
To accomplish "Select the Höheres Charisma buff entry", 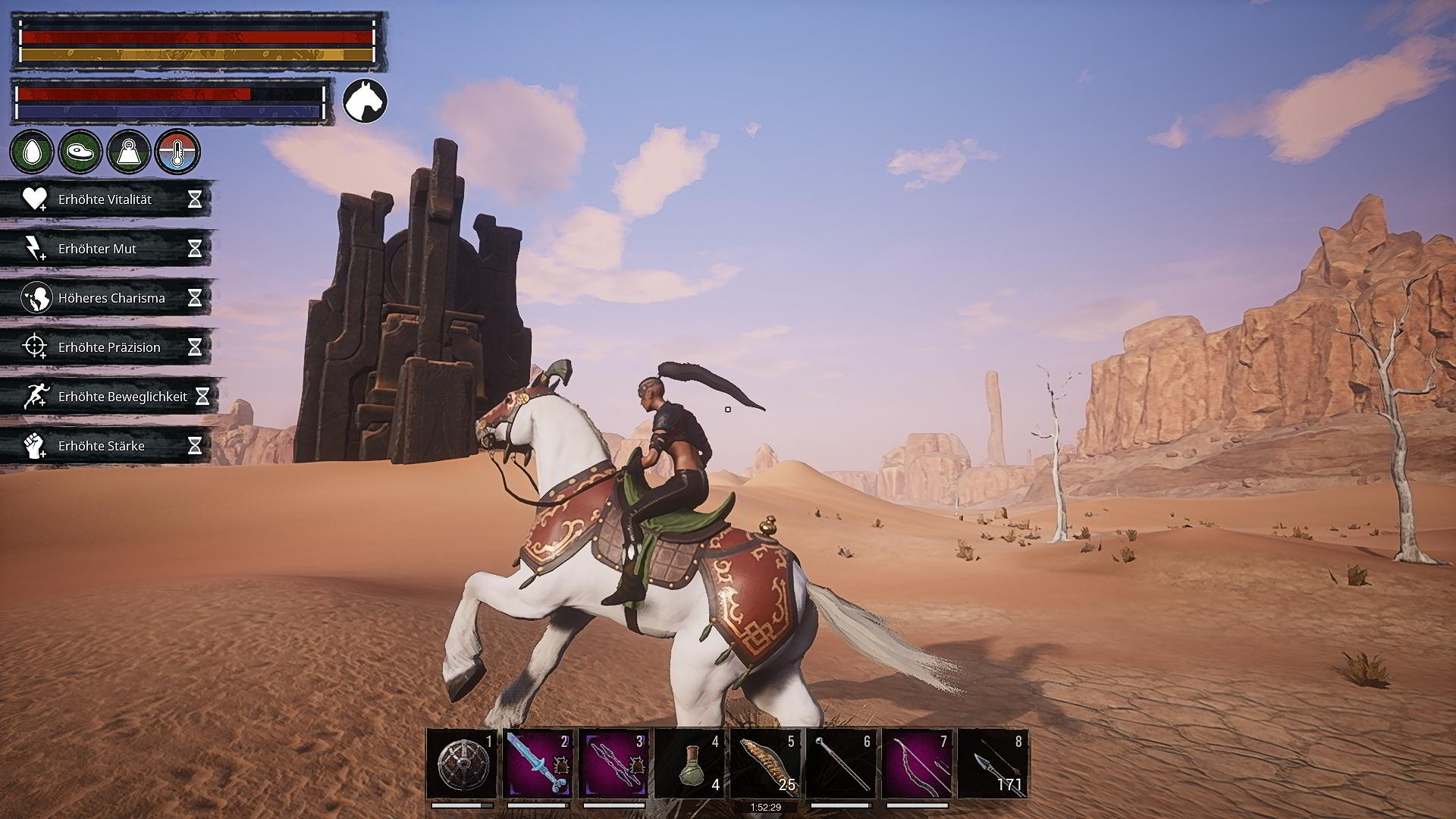I will [x=106, y=298].
